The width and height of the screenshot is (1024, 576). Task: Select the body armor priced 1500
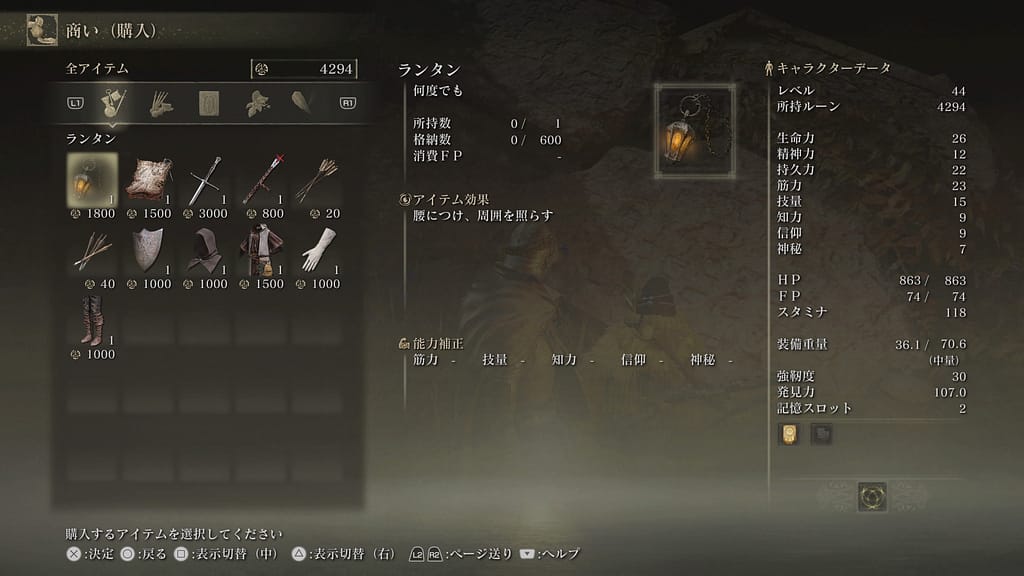263,249
